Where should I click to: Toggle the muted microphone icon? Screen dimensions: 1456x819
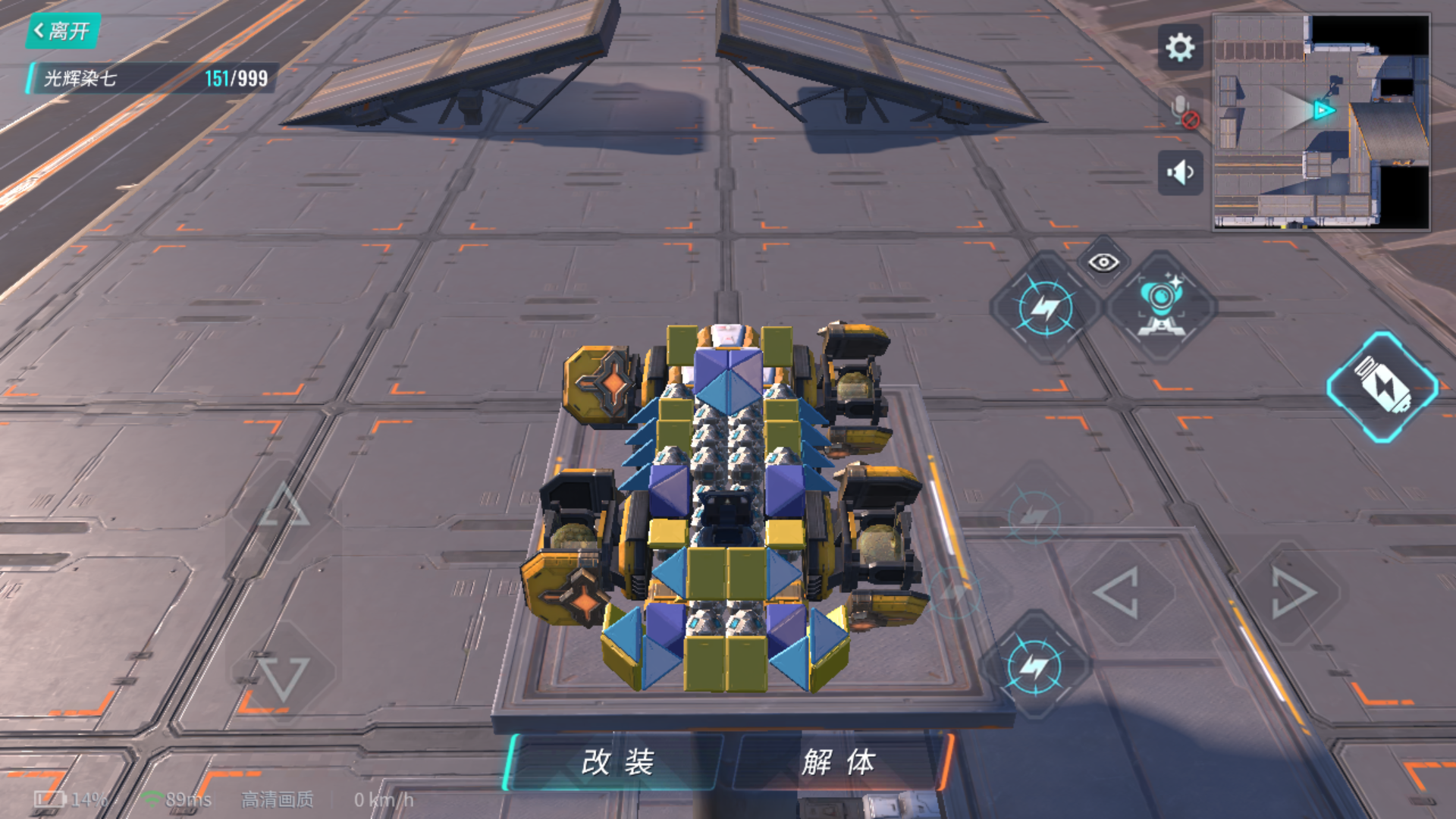pos(1183,112)
